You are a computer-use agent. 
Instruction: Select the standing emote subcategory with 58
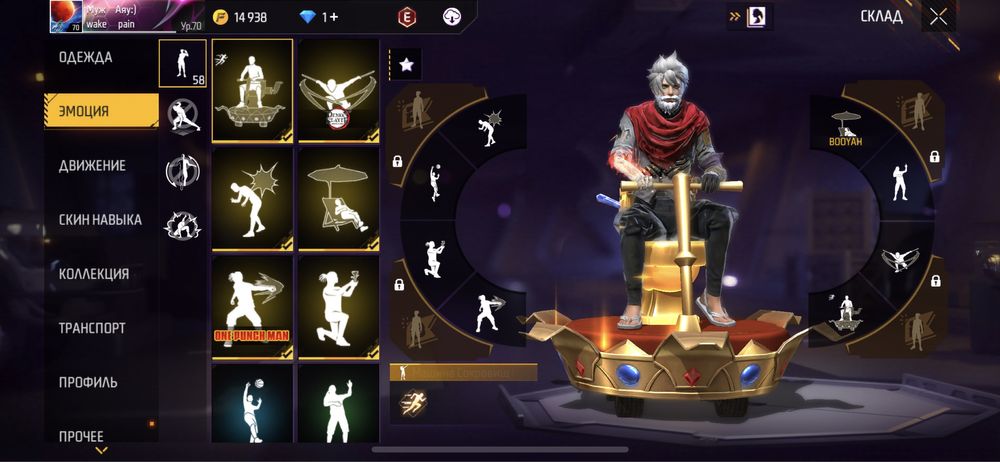tap(183, 63)
